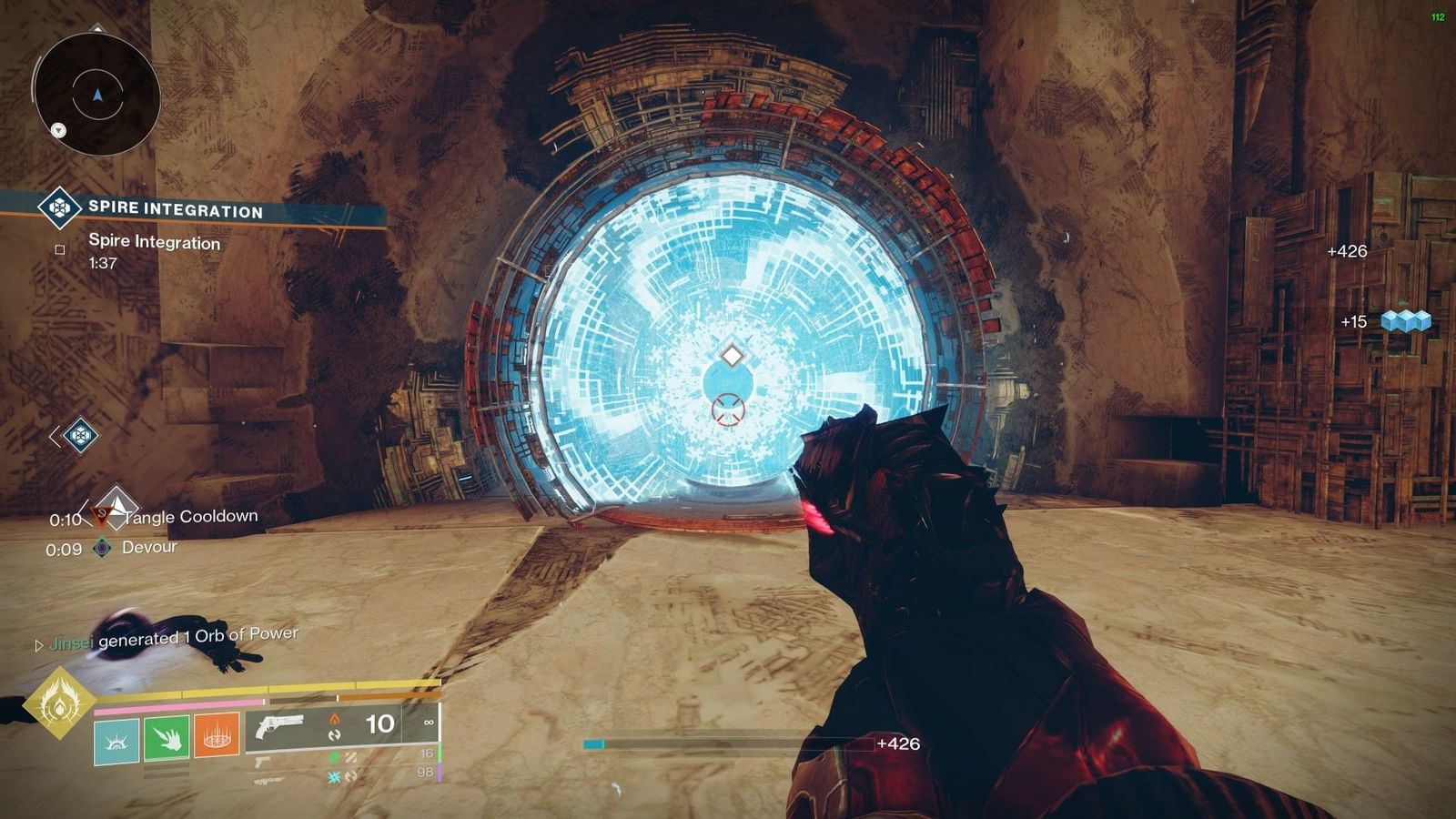This screenshot has width=1456, height=819.
Task: Expand the quest marker icon on the left edge
Action: tap(81, 437)
